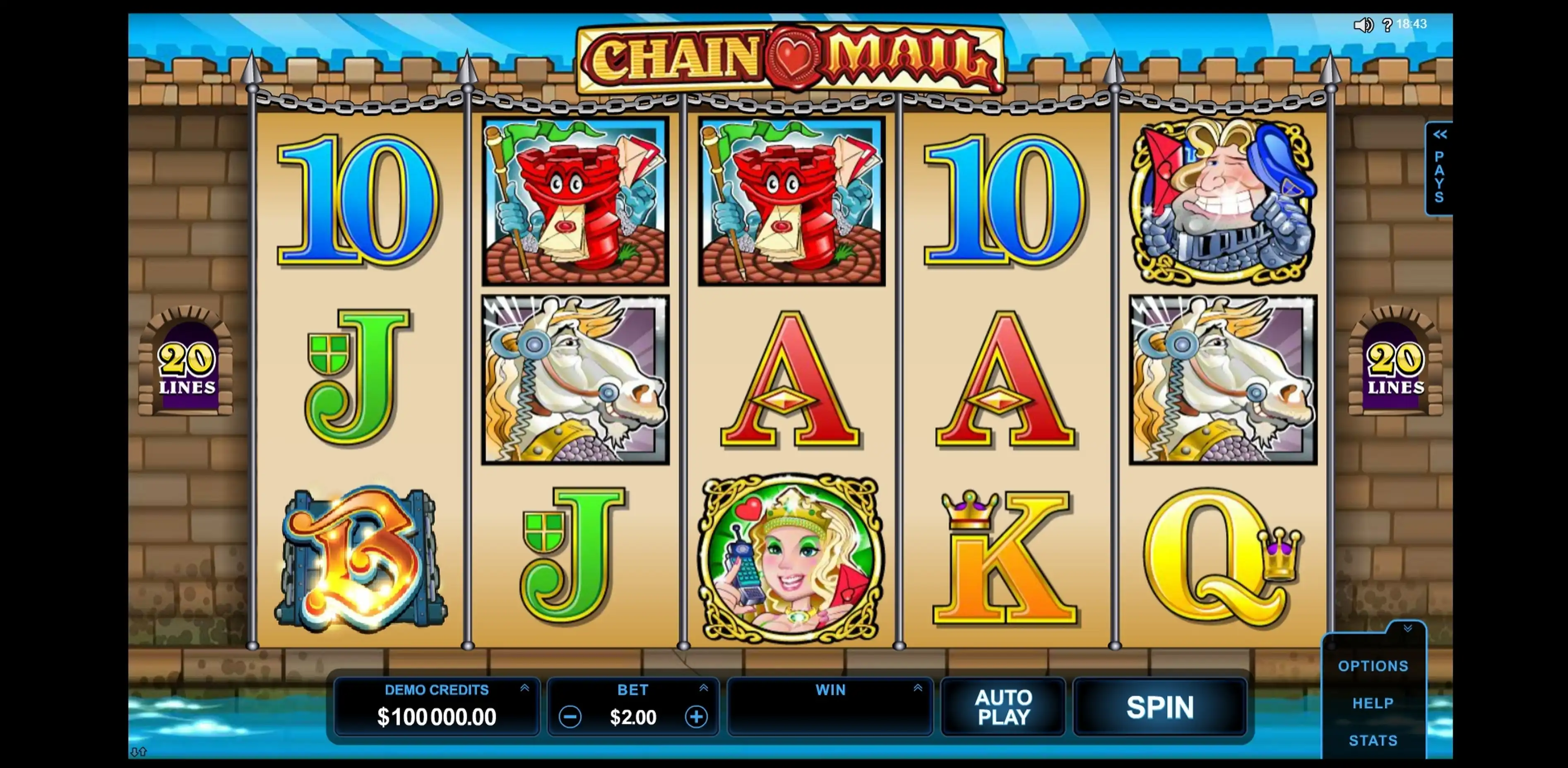Collapse the side menu with the chevron
This screenshot has width=1568, height=768.
(x=1407, y=629)
